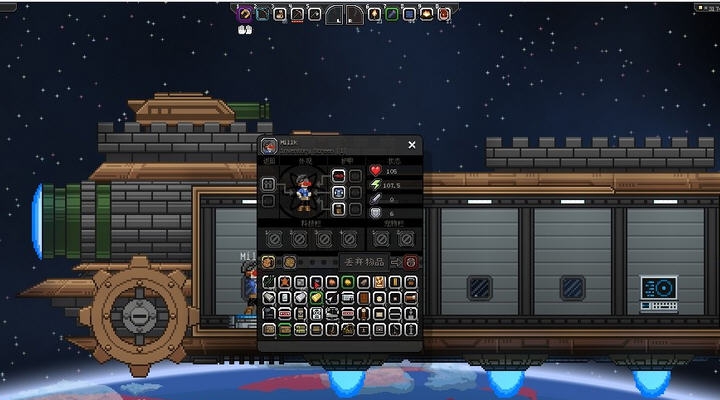This screenshot has width=720, height=400.
Task: Select the blue block hotbar slot
Action: pos(410,14)
